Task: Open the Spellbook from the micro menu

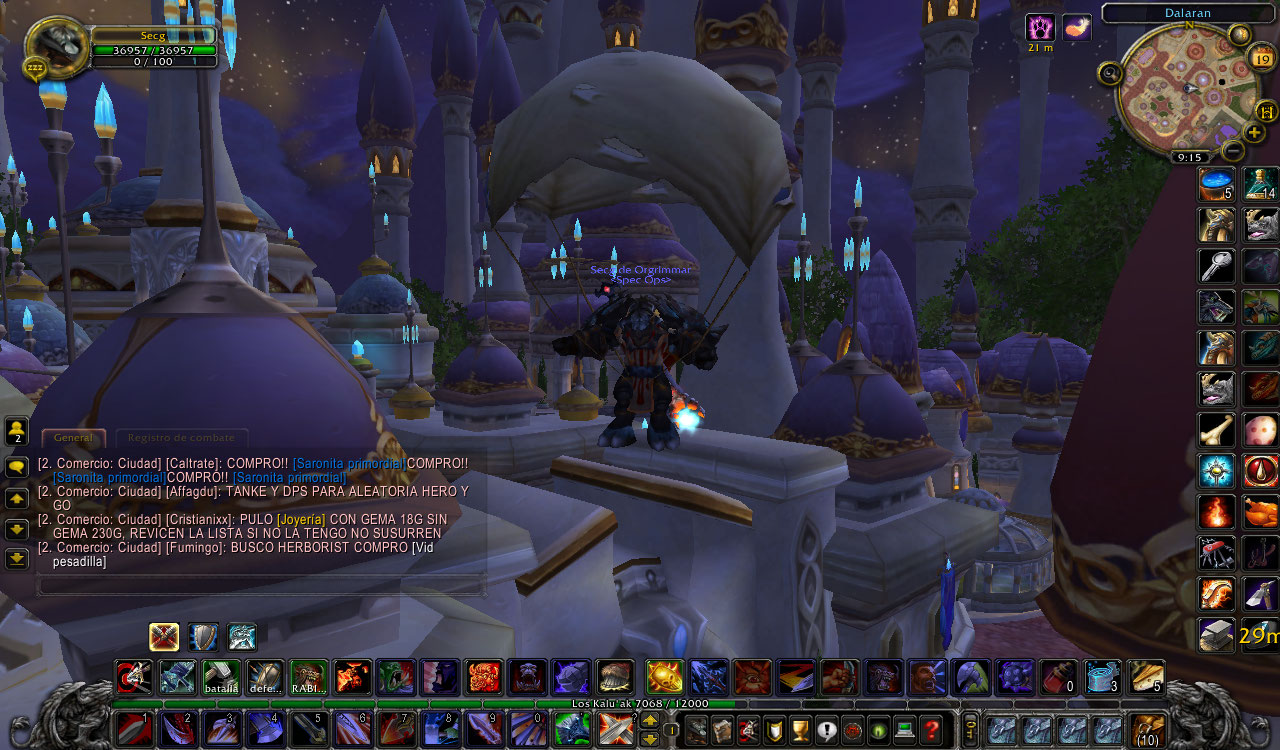Action: 720,730
